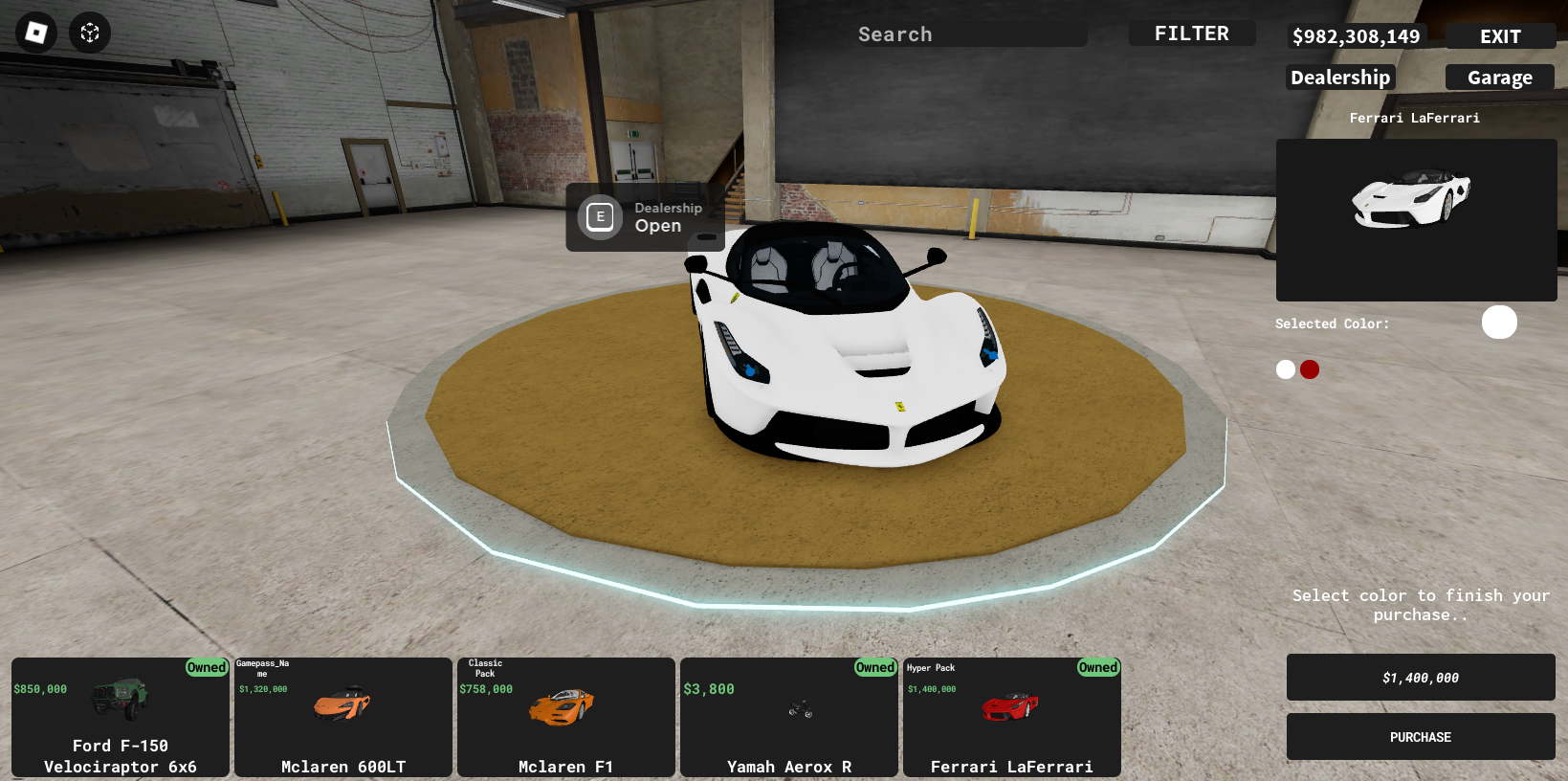Image resolution: width=1568 pixels, height=781 pixels.
Task: Switch to the Garage tab
Action: (x=1498, y=78)
